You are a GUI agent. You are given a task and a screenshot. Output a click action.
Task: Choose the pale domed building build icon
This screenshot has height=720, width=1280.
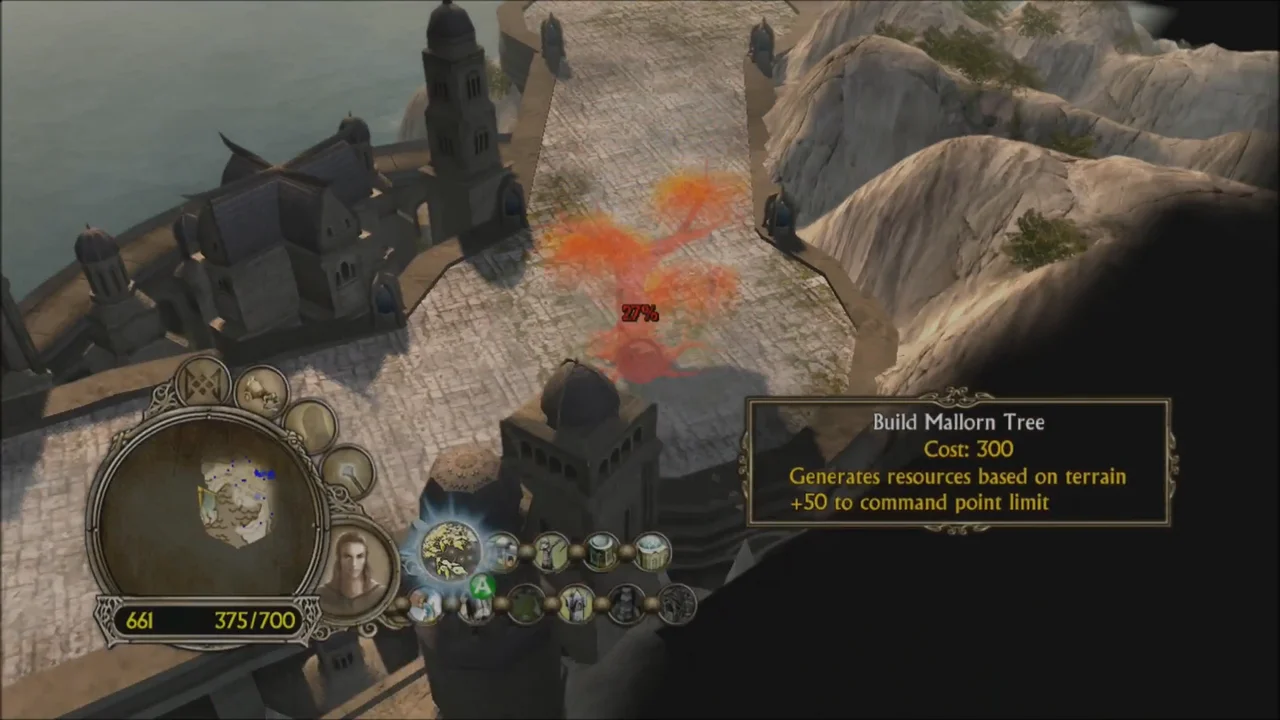[651, 551]
